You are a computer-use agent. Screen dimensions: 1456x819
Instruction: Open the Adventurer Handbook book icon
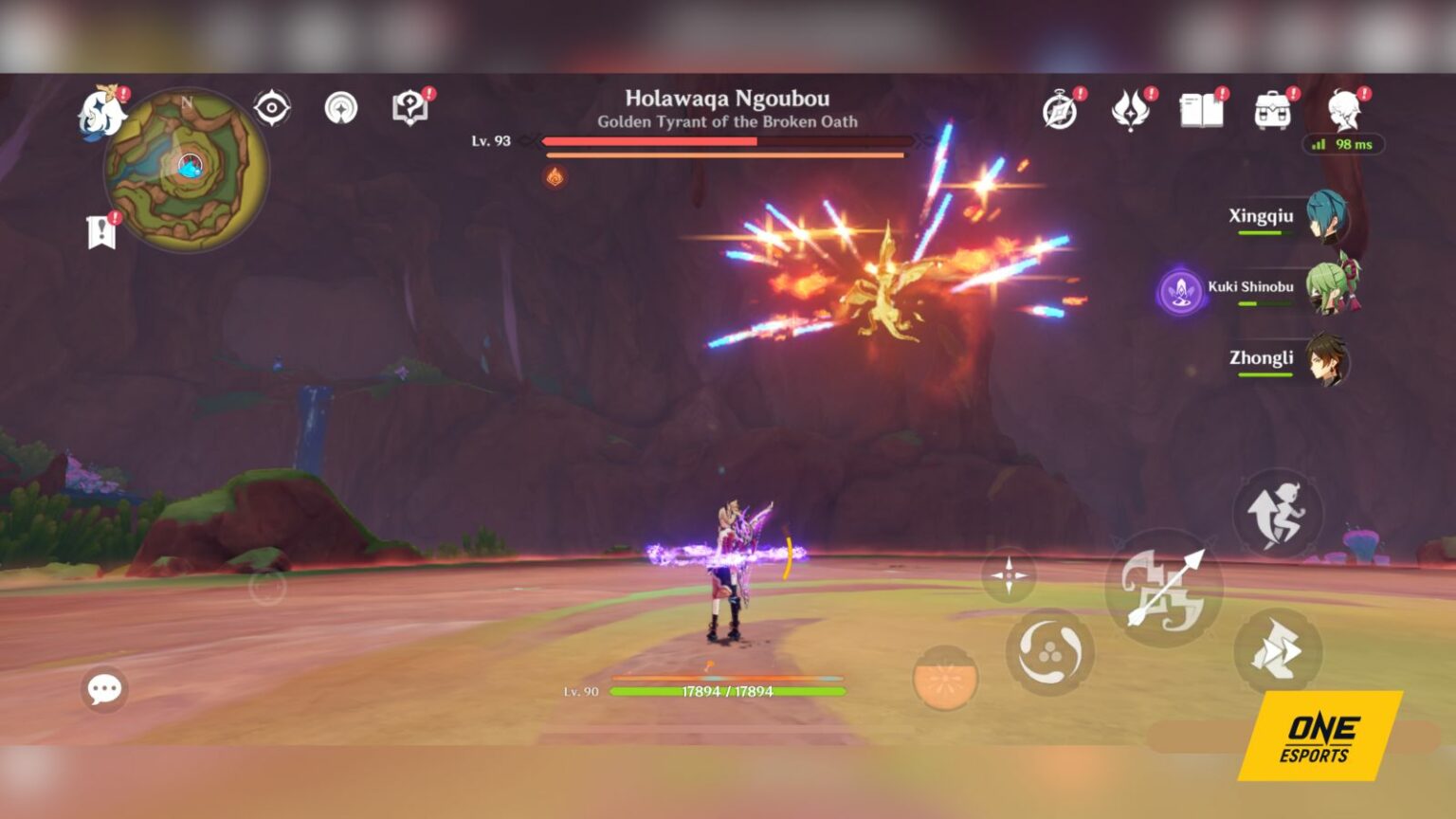click(x=1201, y=109)
